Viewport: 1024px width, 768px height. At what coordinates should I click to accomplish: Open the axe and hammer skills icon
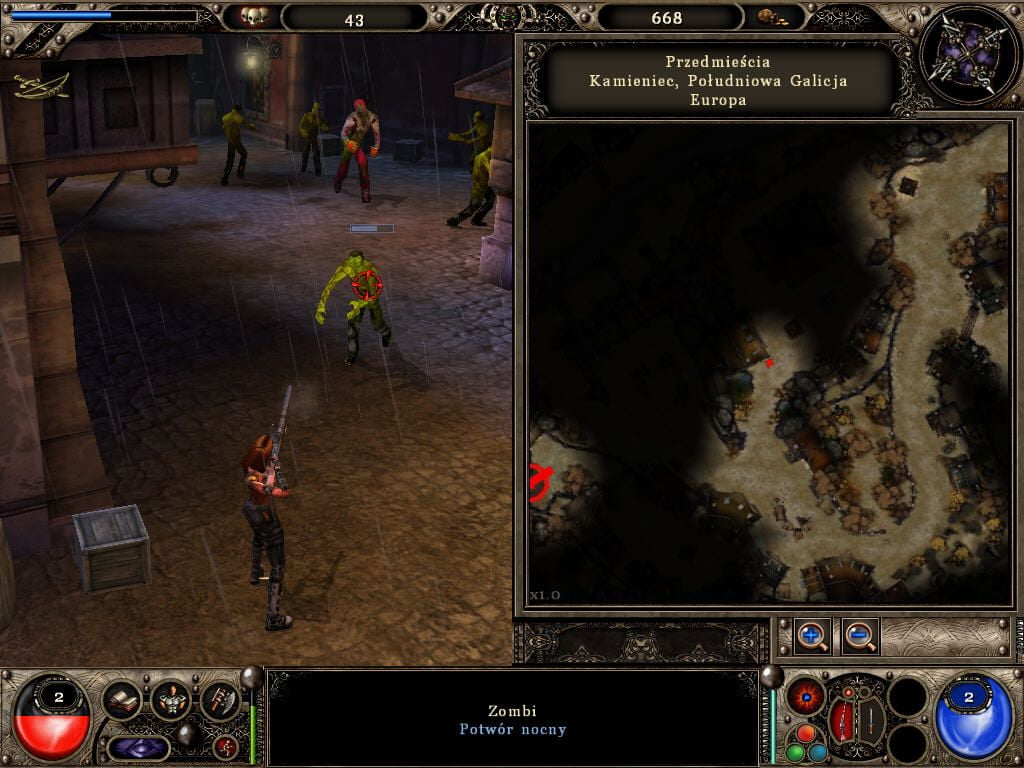click(220, 700)
